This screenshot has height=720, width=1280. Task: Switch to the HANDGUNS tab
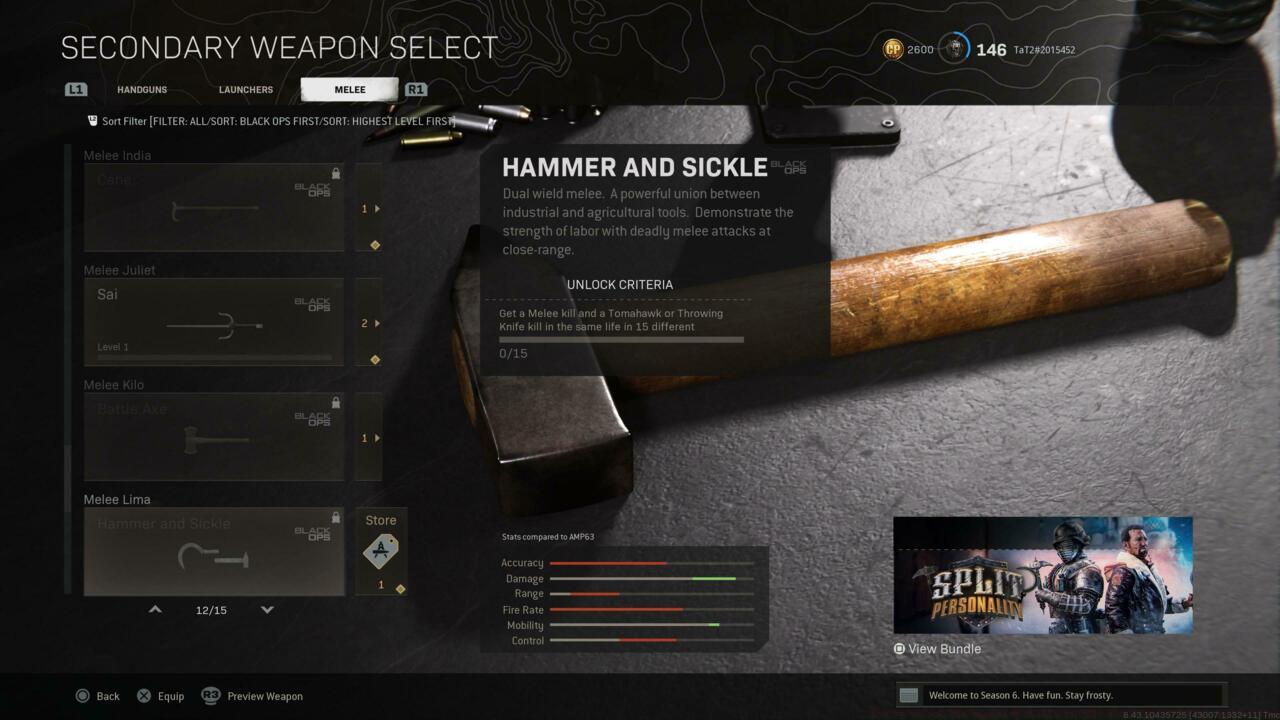pyautogui.click(x=142, y=89)
